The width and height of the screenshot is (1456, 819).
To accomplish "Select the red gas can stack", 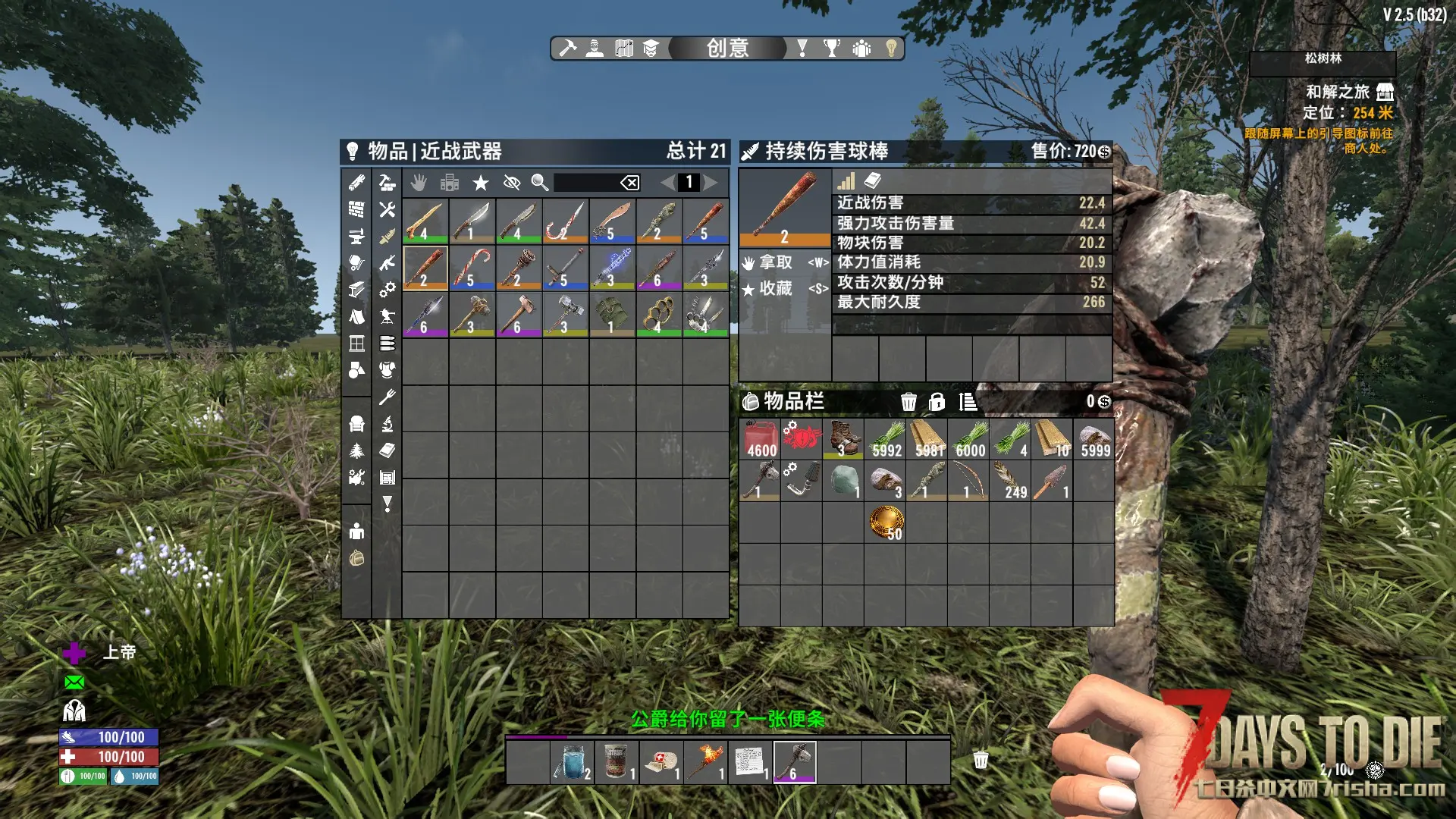I will click(761, 439).
